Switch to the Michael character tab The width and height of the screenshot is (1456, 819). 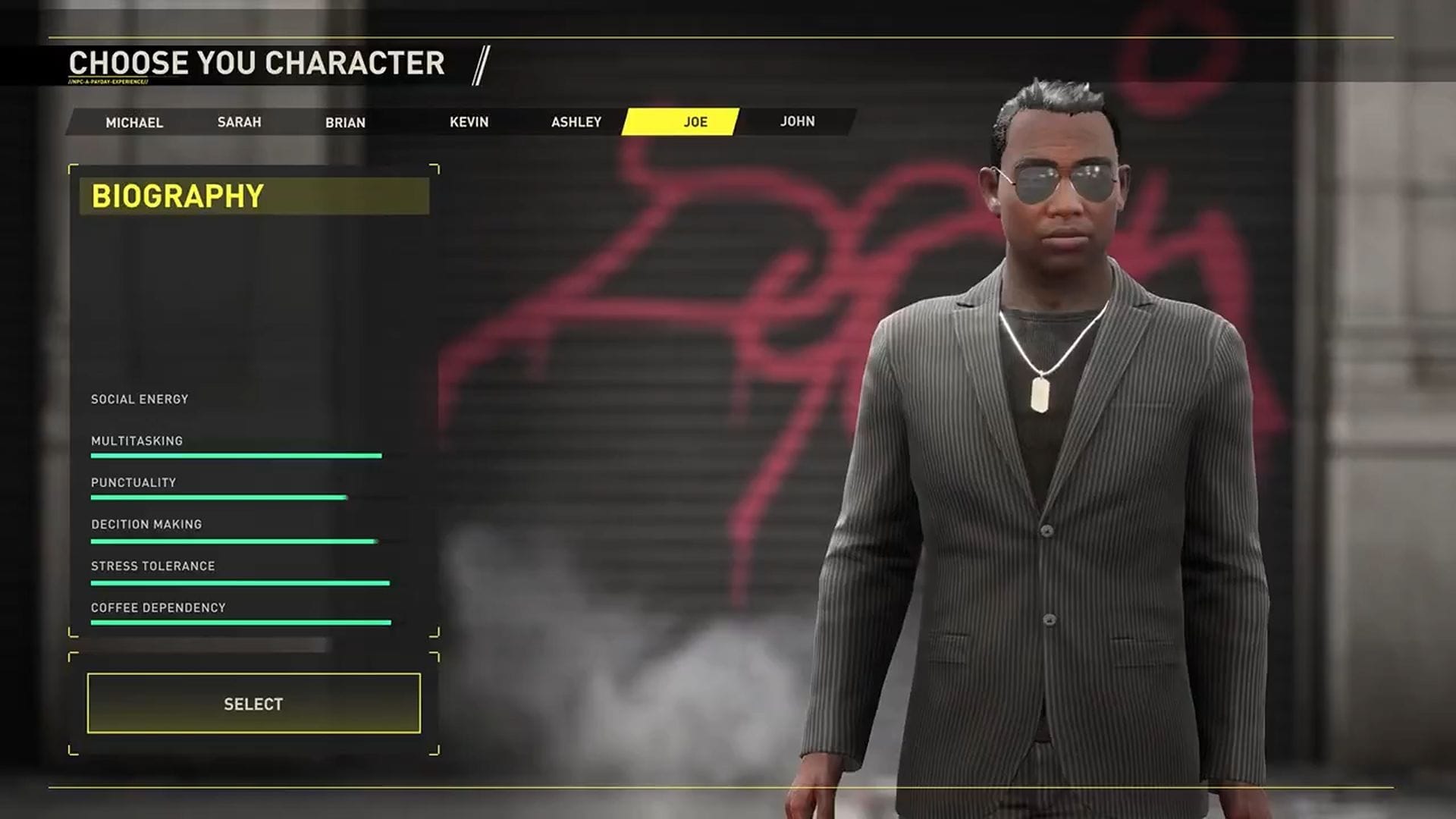[x=134, y=122]
